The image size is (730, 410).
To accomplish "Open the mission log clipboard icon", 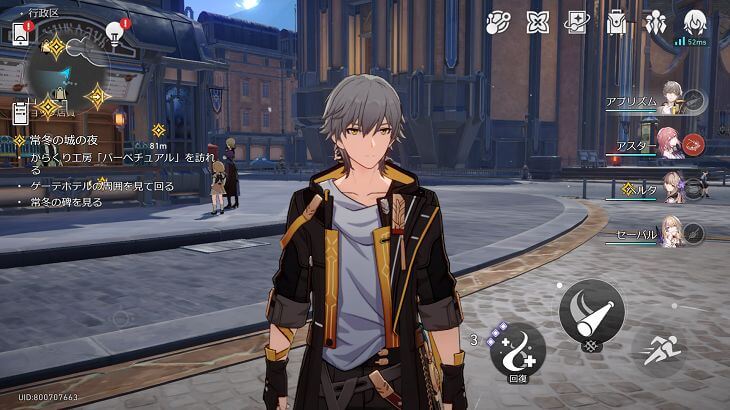I will 20,113.
